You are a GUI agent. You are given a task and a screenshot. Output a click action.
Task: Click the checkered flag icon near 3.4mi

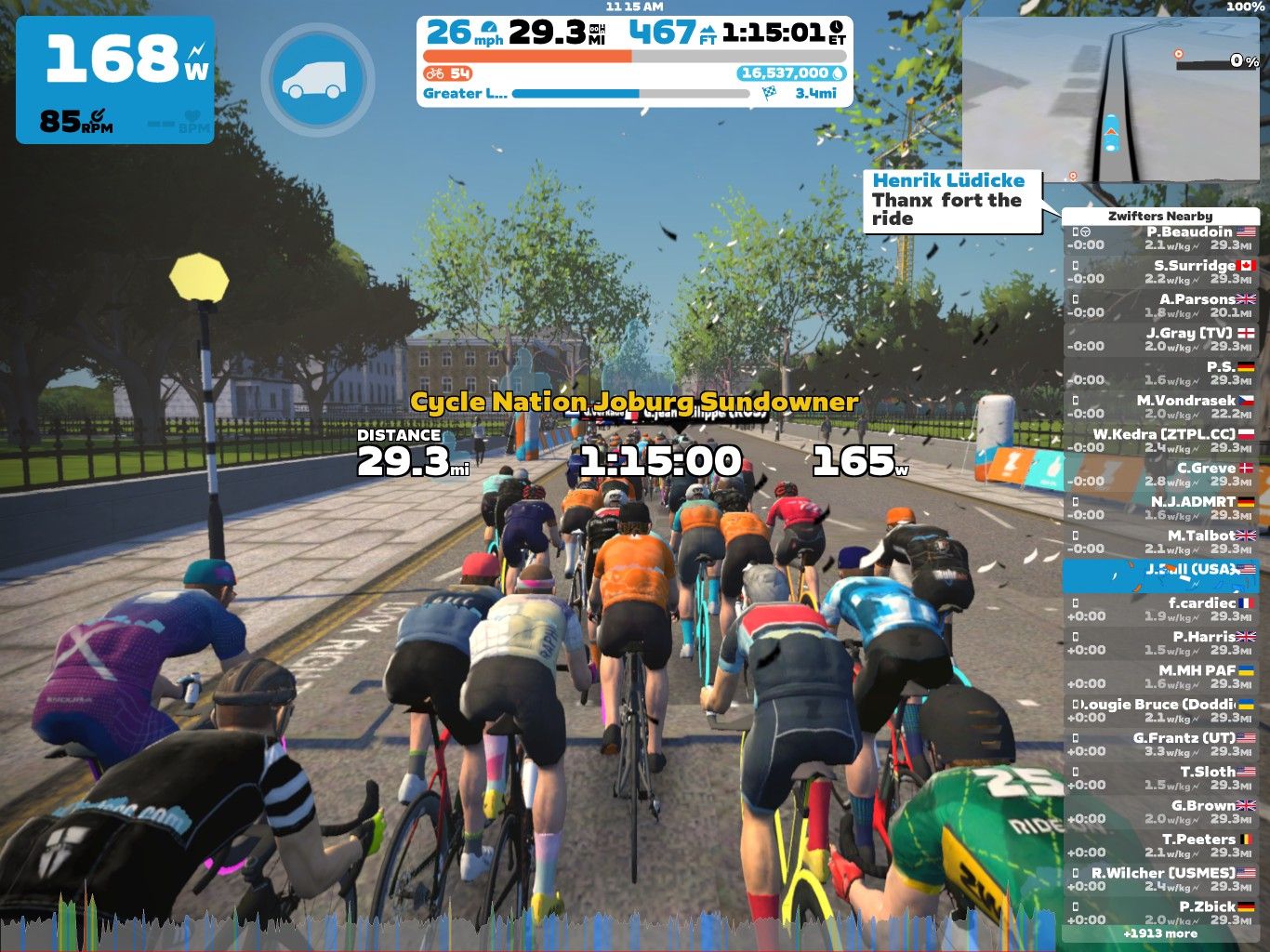768,92
